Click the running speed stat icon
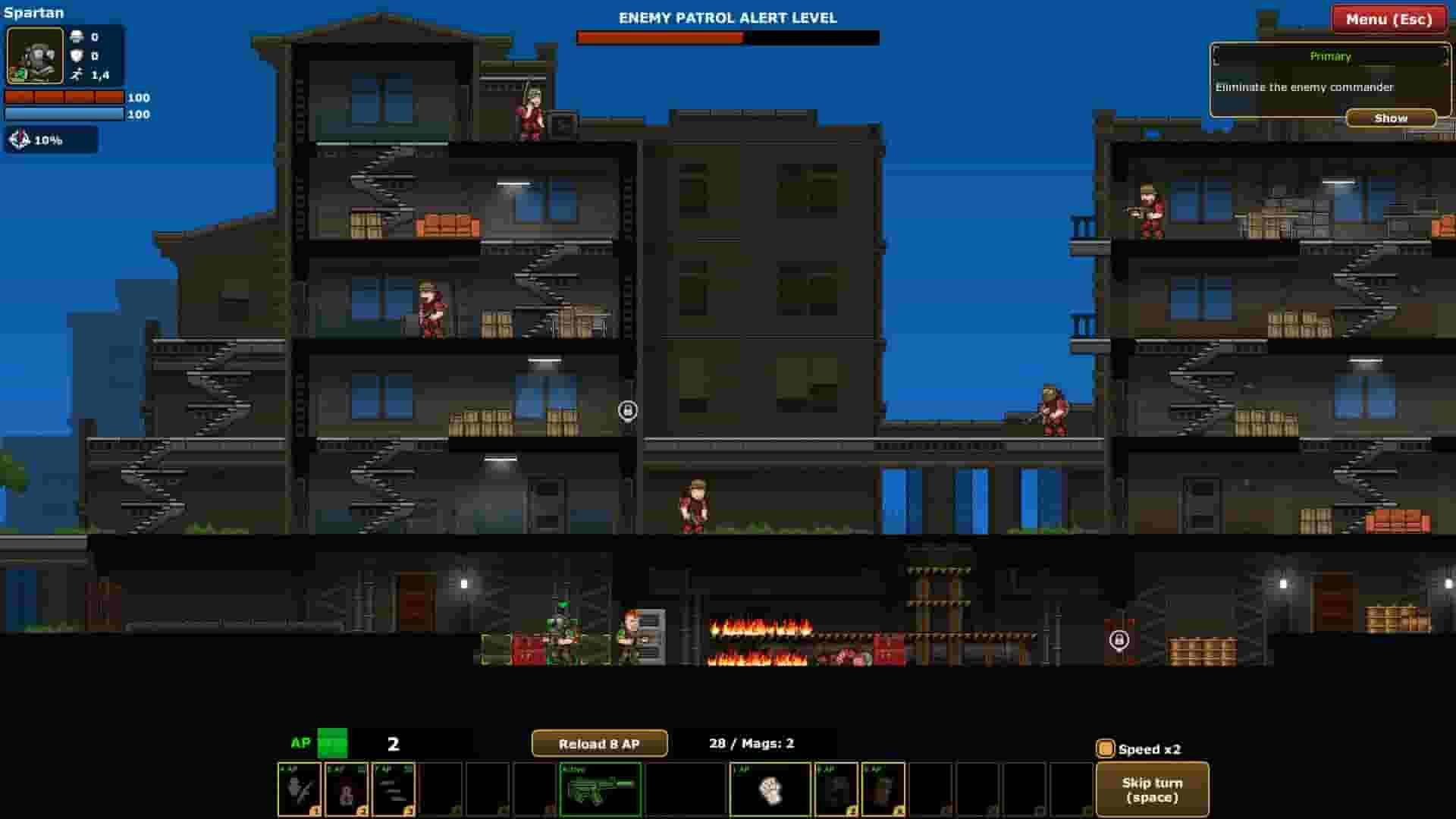Image resolution: width=1456 pixels, height=819 pixels. [76, 74]
